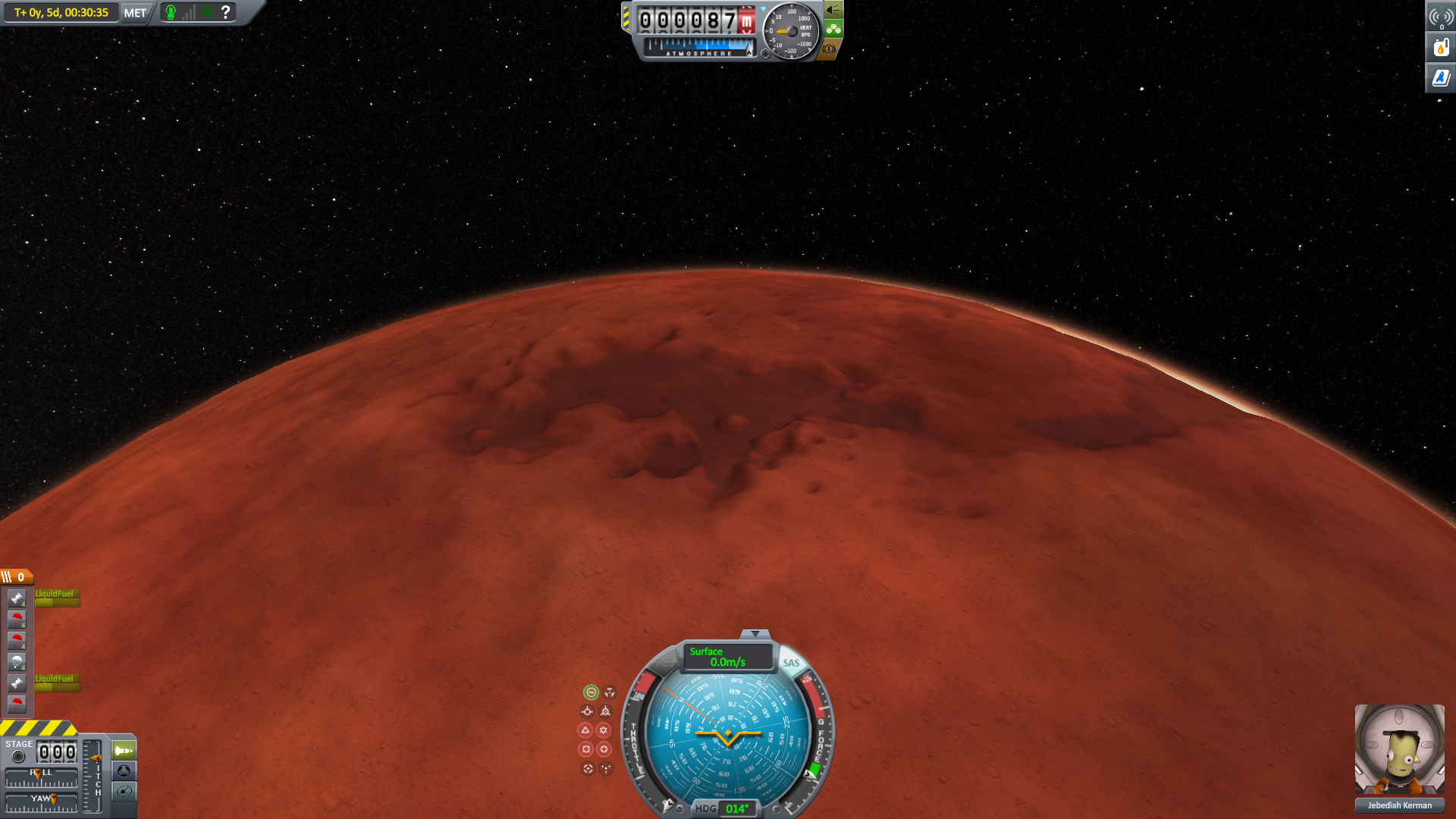Open the yellow-striped tab beside the altimeter
Viewport: 1456px width, 819px height.
(x=626, y=18)
